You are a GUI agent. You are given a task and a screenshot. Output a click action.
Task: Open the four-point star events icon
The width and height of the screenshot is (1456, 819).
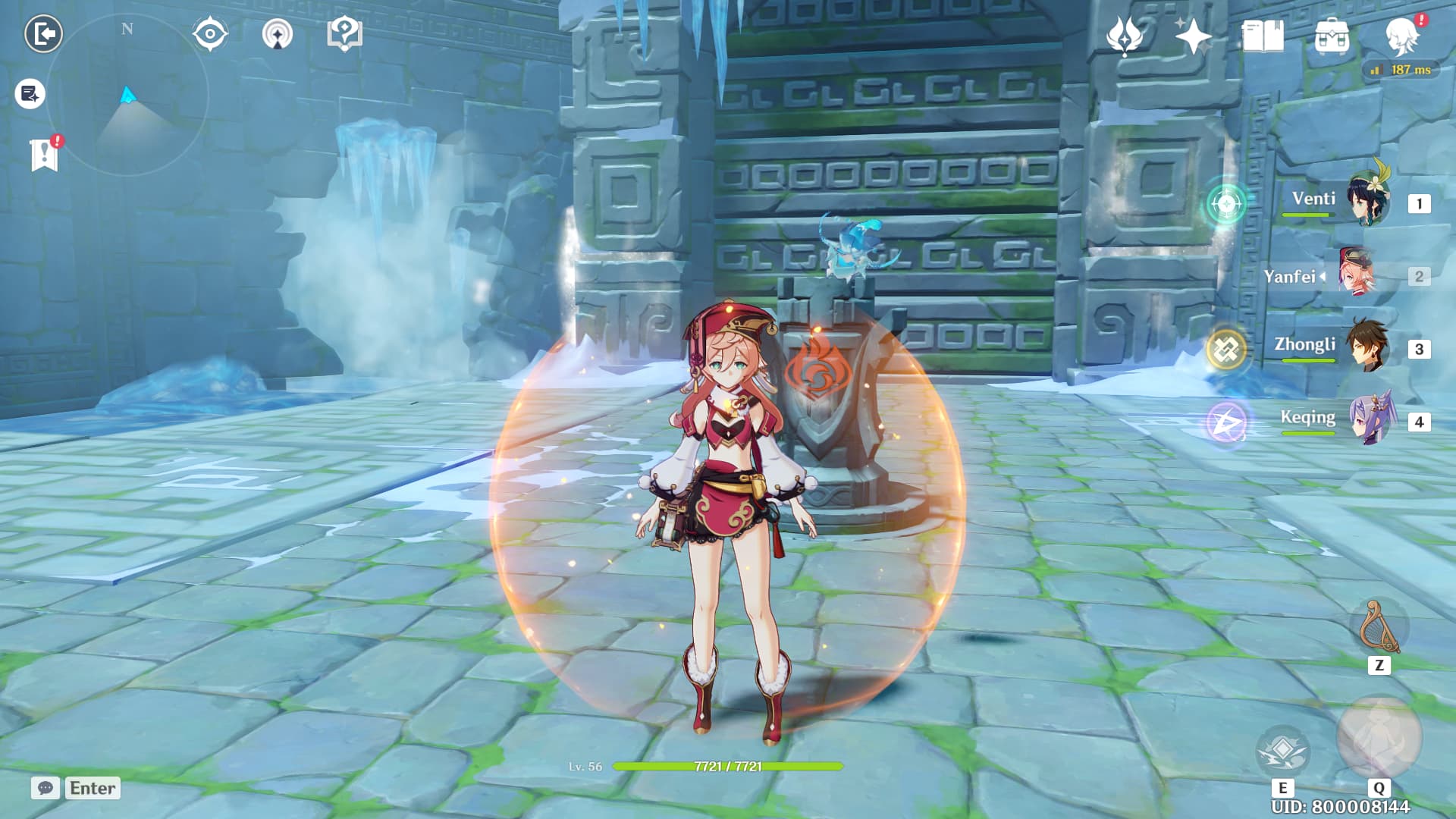click(x=1192, y=36)
